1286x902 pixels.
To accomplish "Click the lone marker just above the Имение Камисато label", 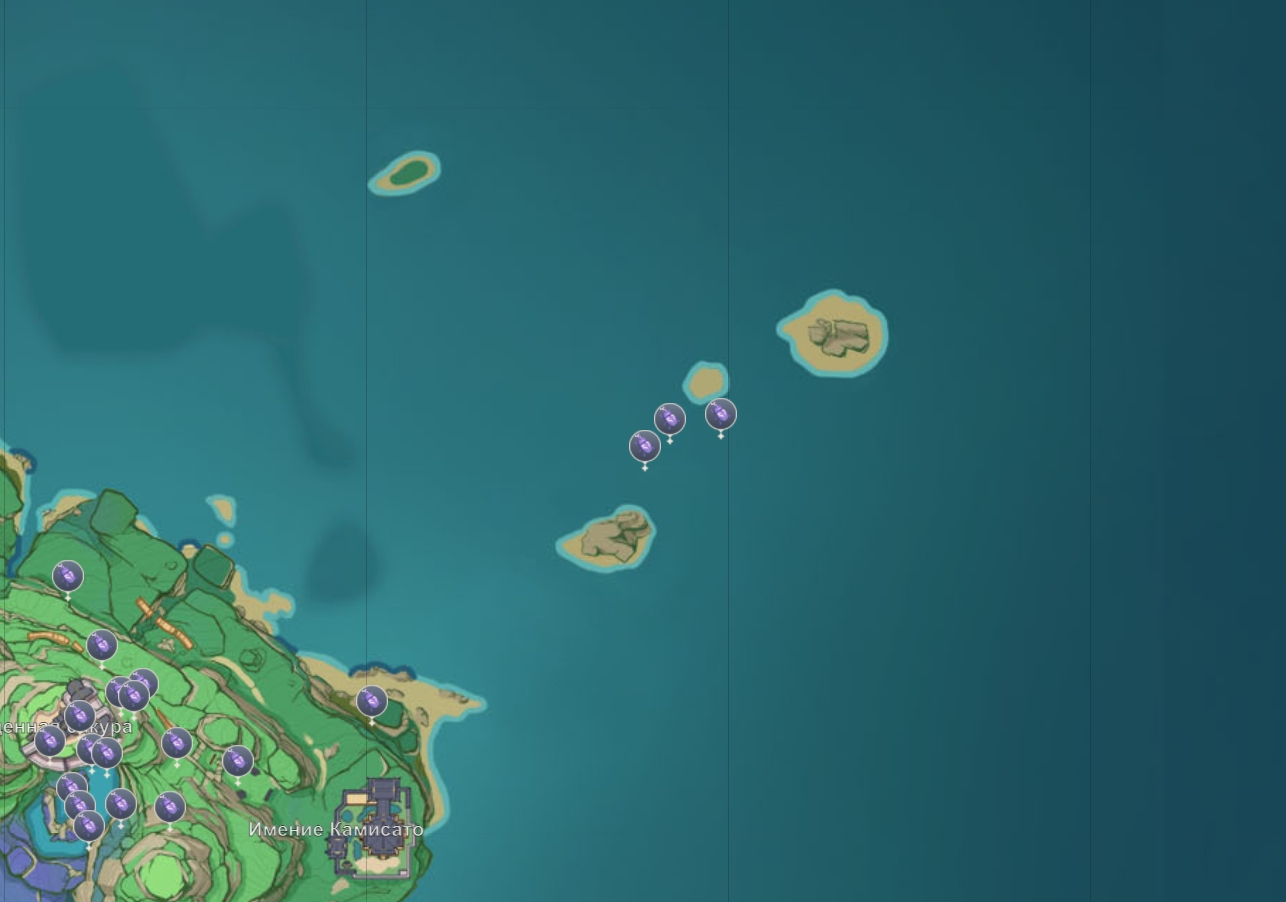I will click(238, 761).
